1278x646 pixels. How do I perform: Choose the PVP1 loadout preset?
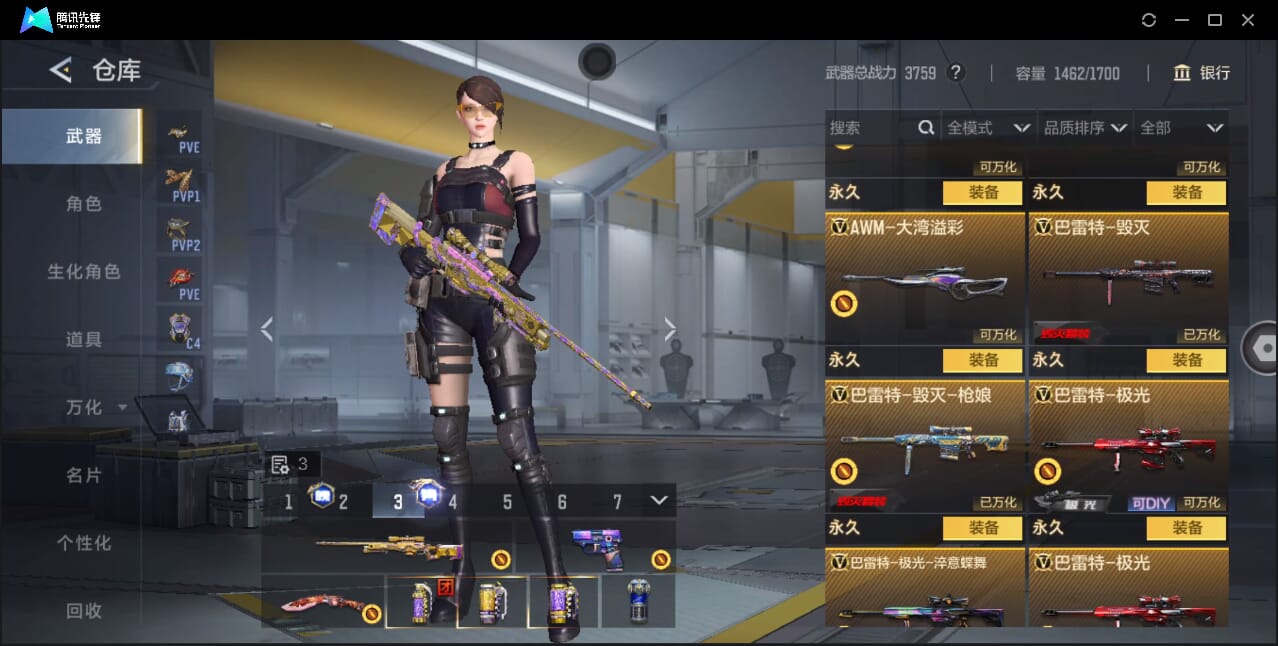coord(181,185)
